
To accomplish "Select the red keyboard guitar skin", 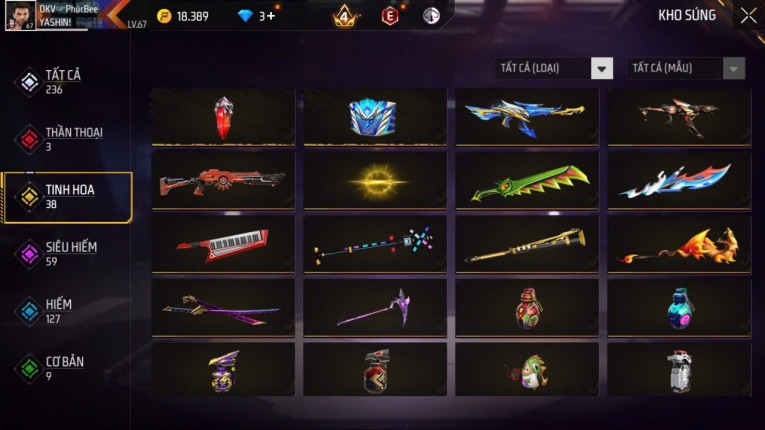I will (223, 244).
